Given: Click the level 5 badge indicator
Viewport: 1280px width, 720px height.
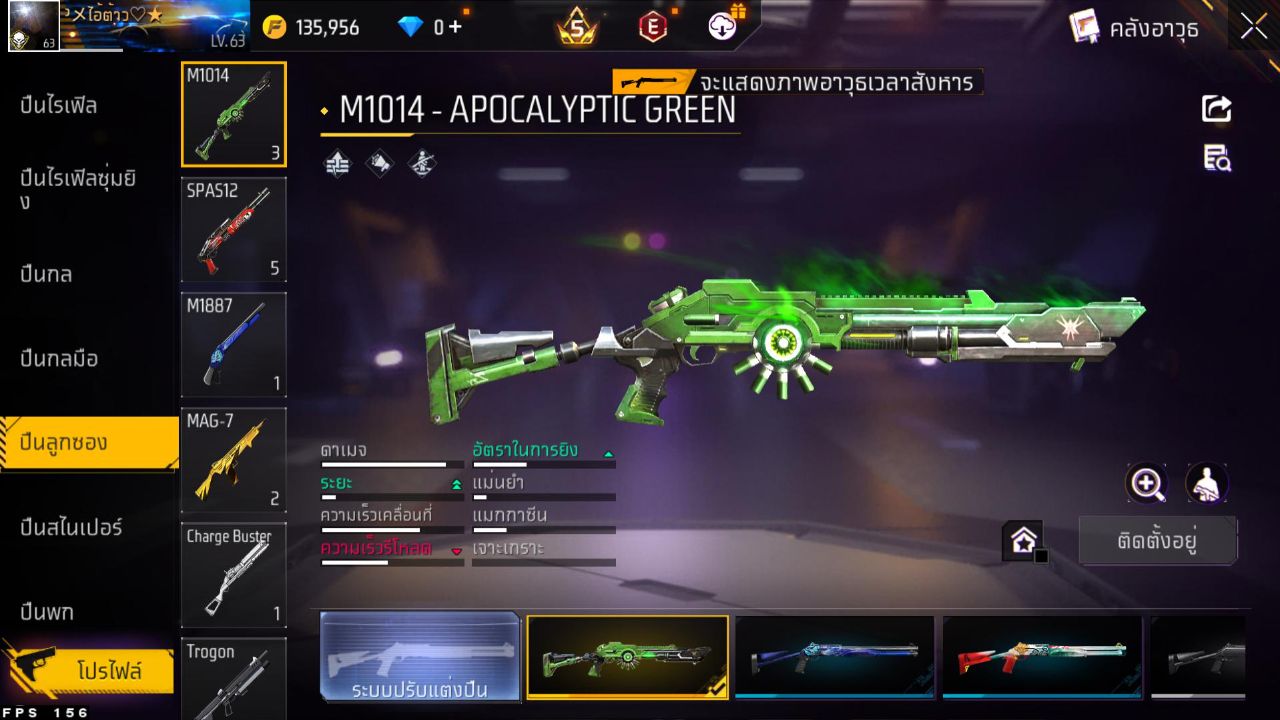Looking at the screenshot, I should click(x=577, y=27).
